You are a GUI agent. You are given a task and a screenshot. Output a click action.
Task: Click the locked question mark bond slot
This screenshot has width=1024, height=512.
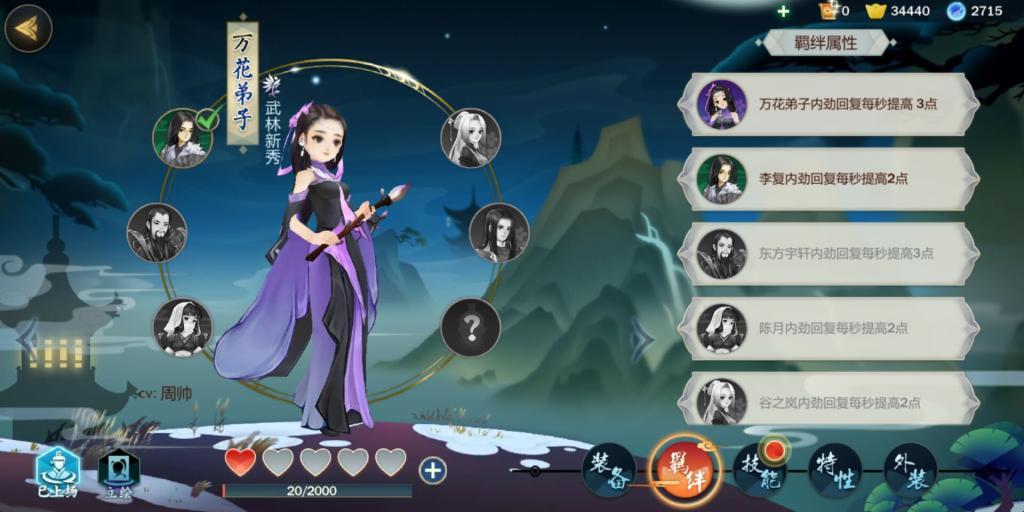pos(470,327)
